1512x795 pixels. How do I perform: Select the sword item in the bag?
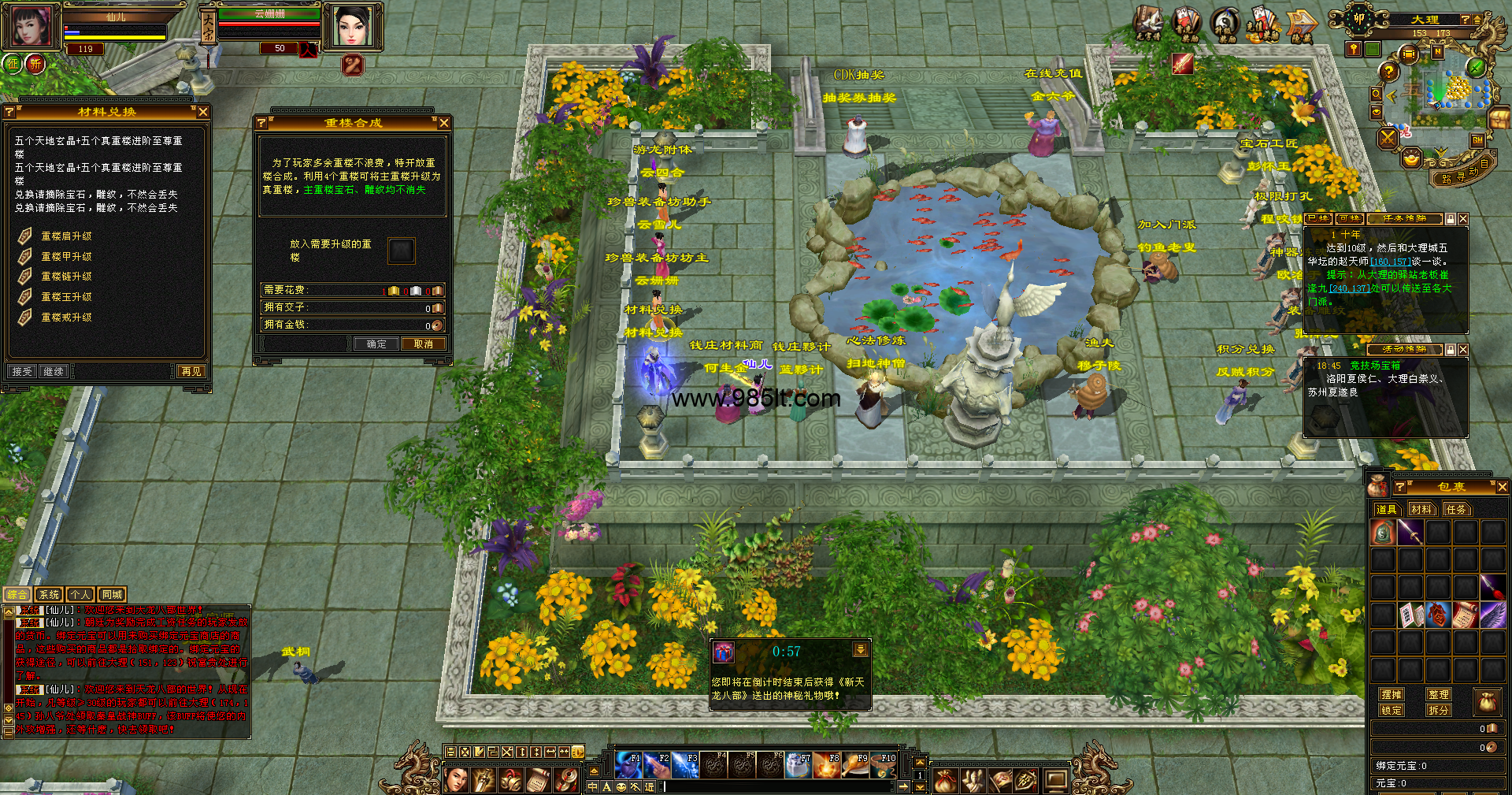click(x=1410, y=533)
